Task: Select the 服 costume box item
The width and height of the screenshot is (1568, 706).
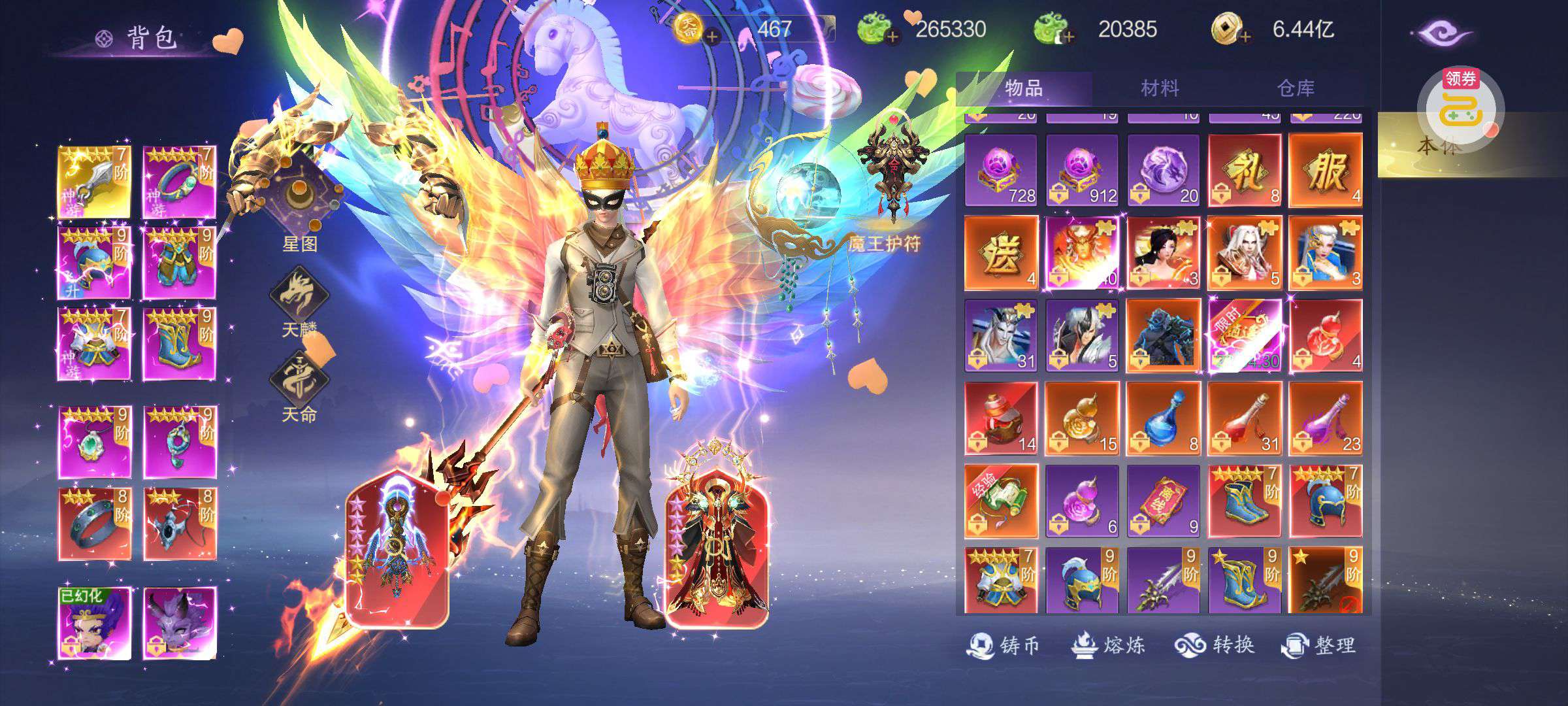Action: (1326, 171)
